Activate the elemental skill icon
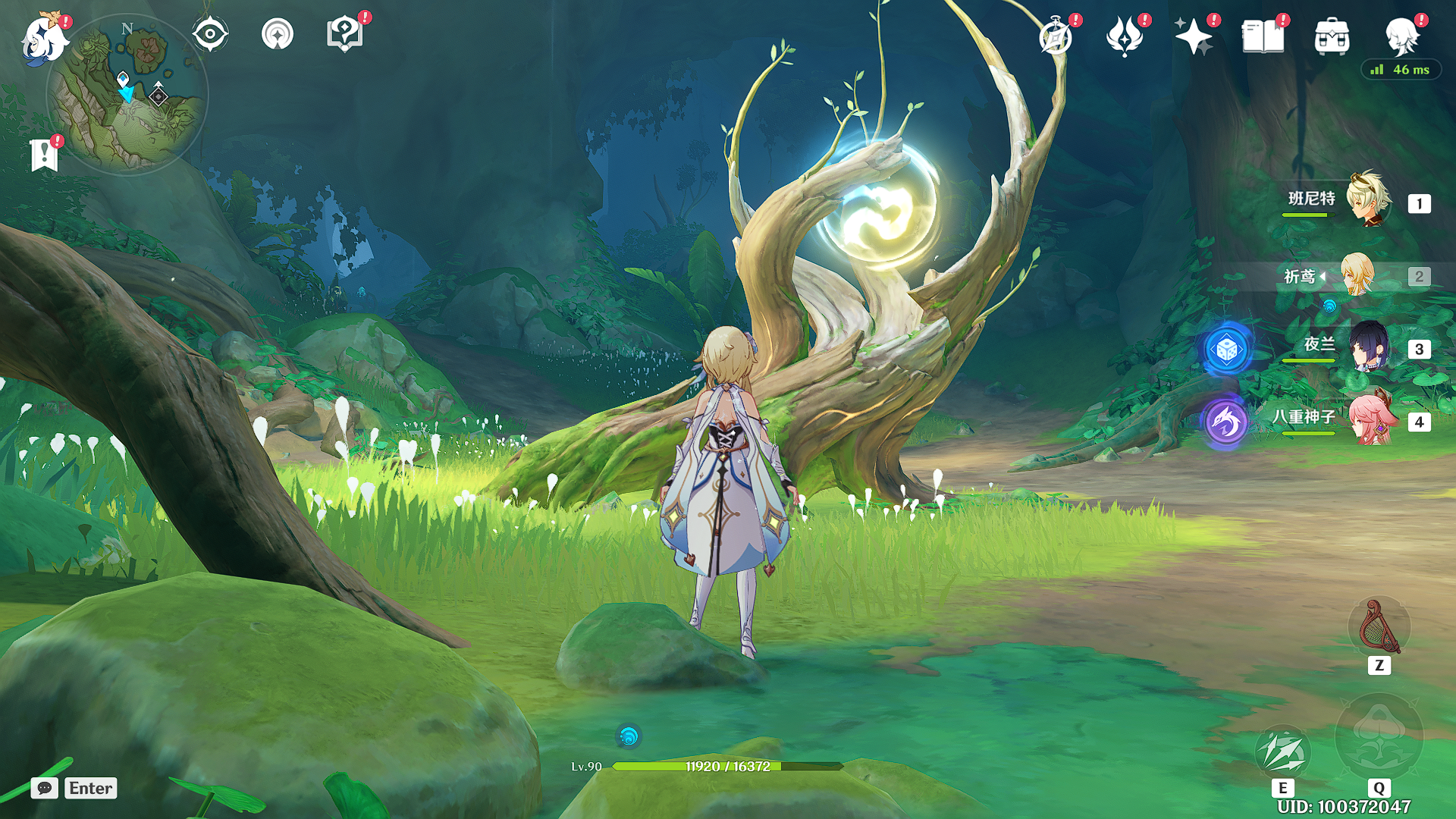The height and width of the screenshot is (819, 1456). tap(1282, 751)
